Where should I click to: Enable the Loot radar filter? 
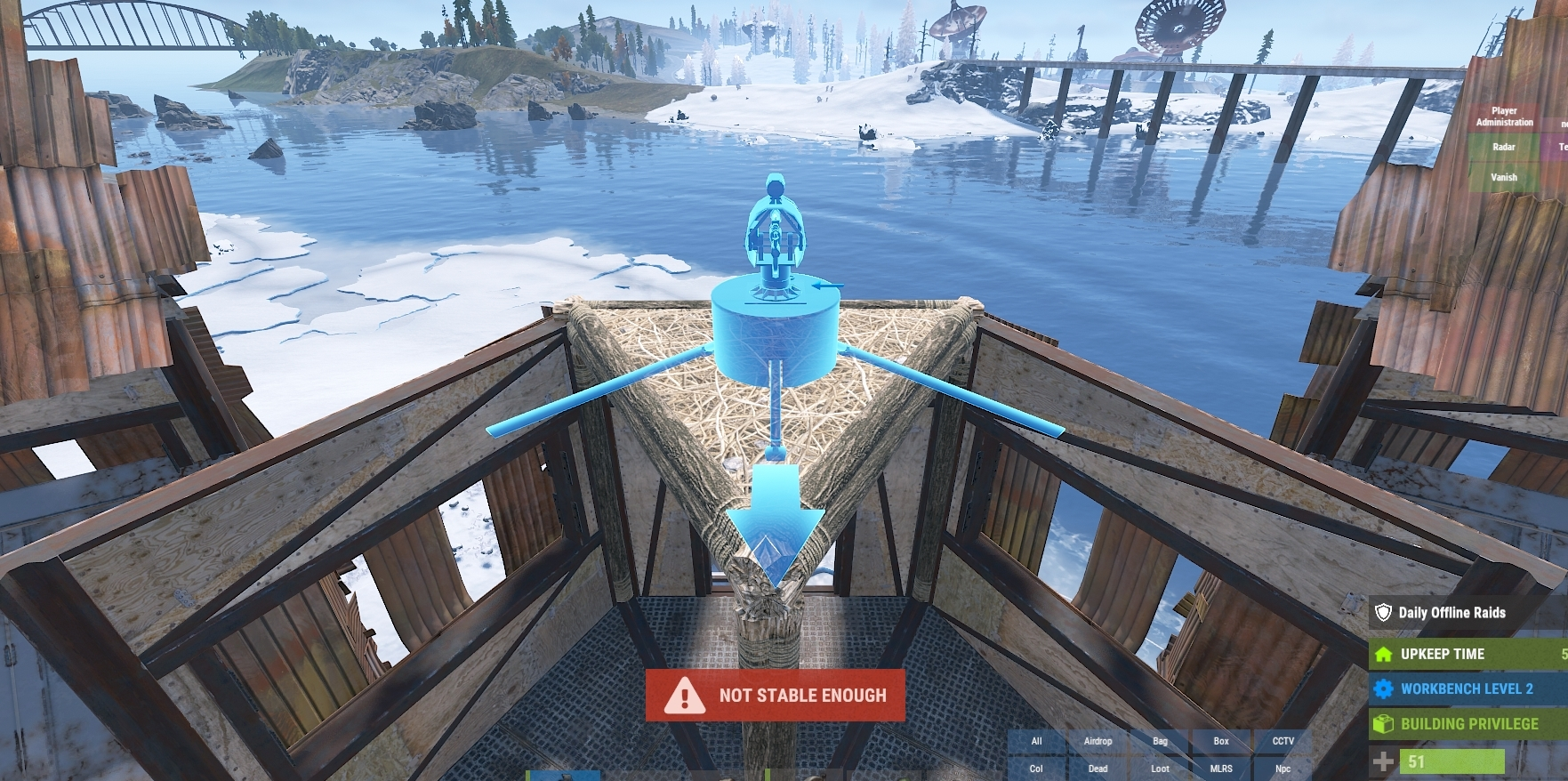pyautogui.click(x=1160, y=769)
